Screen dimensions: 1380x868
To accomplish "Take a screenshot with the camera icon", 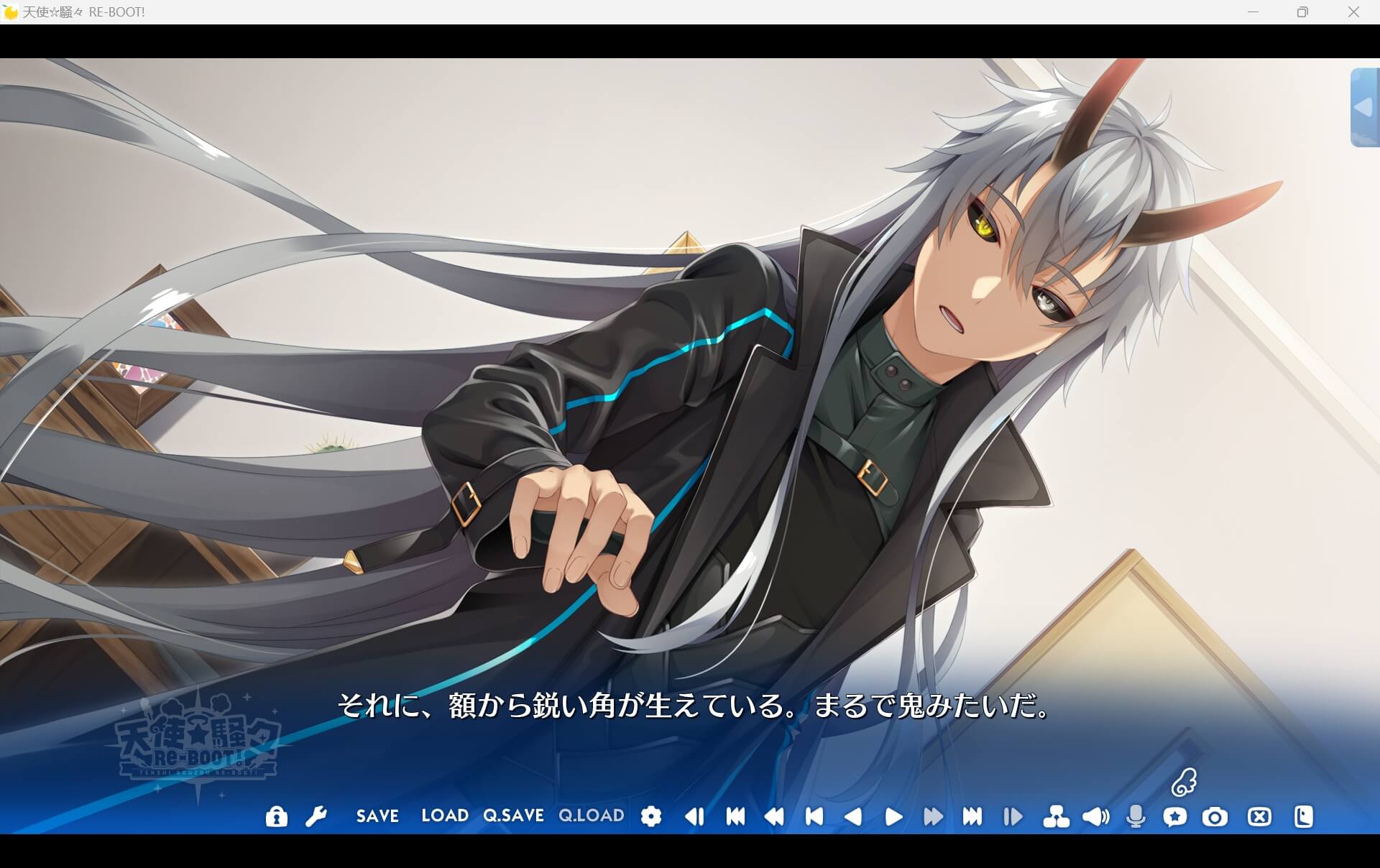I will point(1215,816).
